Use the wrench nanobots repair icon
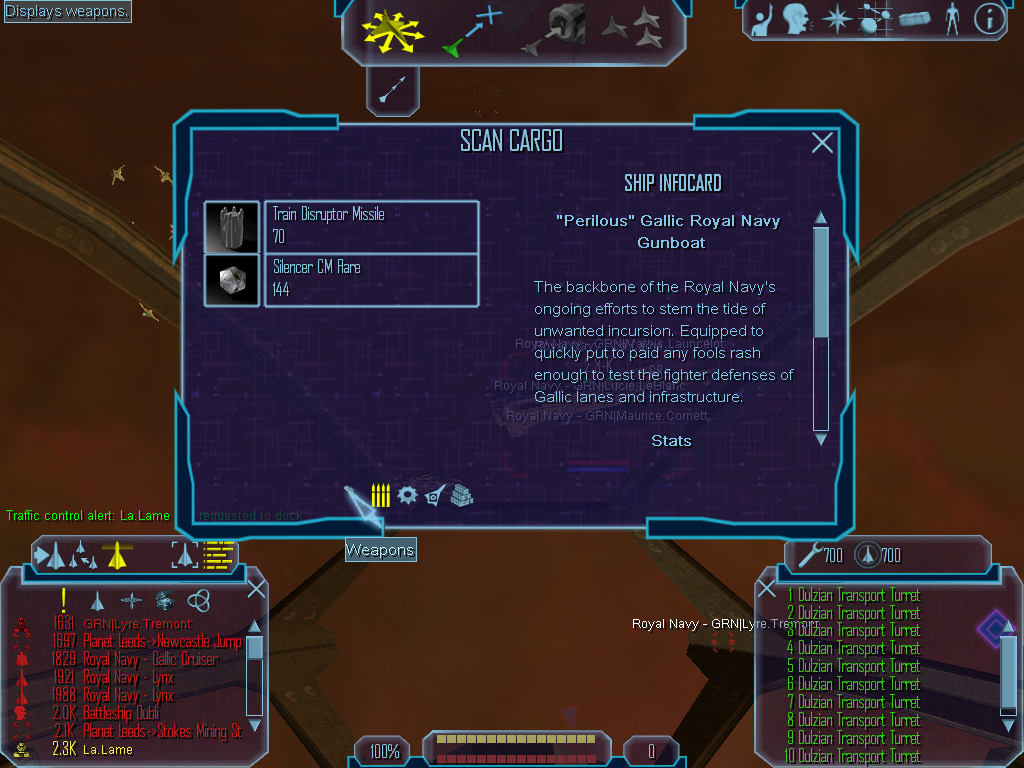 809,553
